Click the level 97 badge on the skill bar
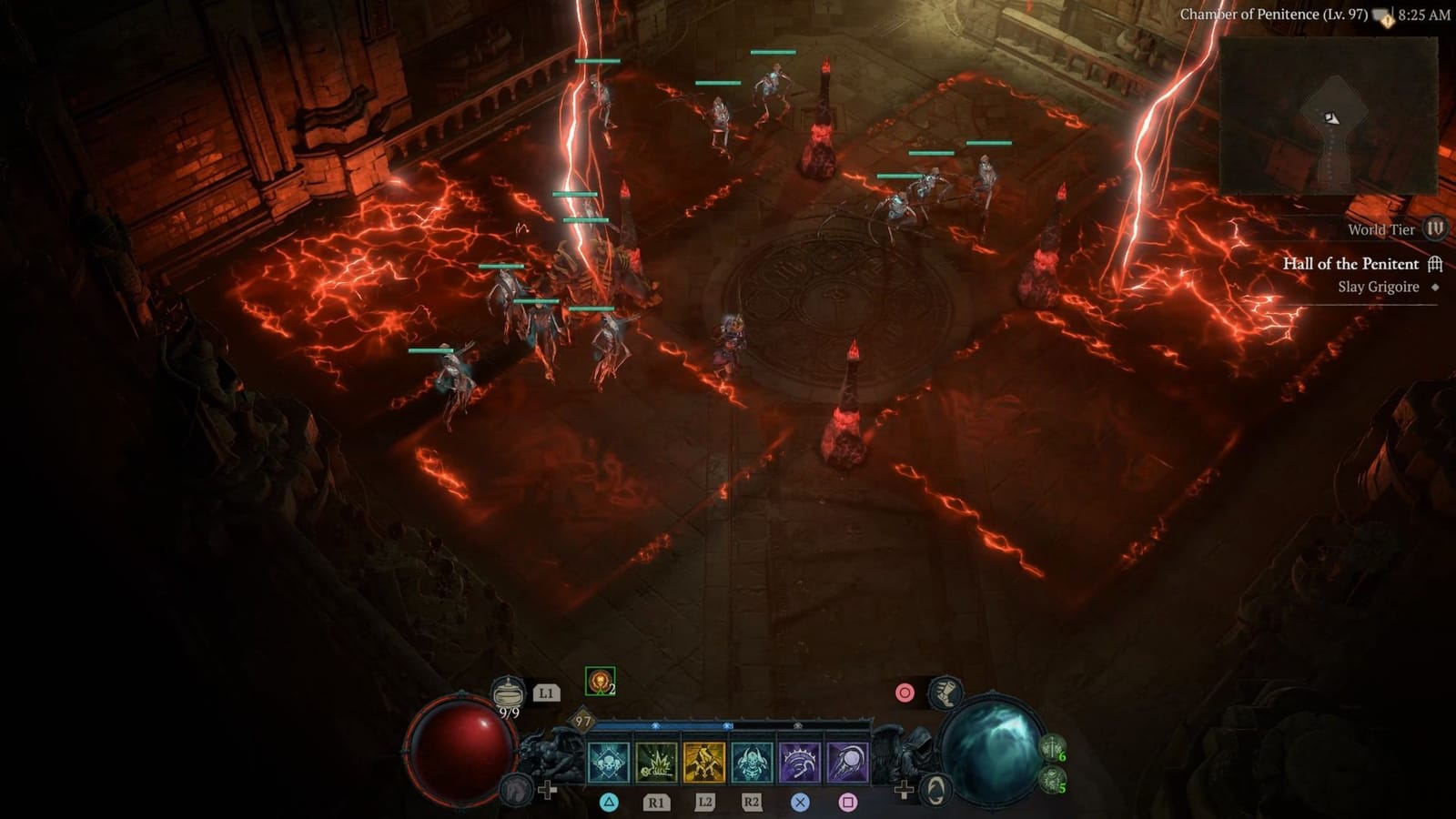 (x=581, y=722)
